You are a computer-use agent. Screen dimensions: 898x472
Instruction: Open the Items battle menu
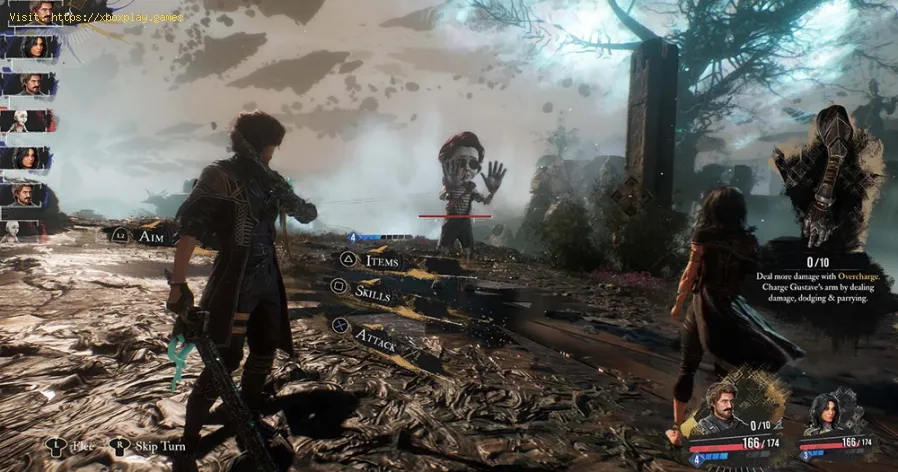(380, 261)
